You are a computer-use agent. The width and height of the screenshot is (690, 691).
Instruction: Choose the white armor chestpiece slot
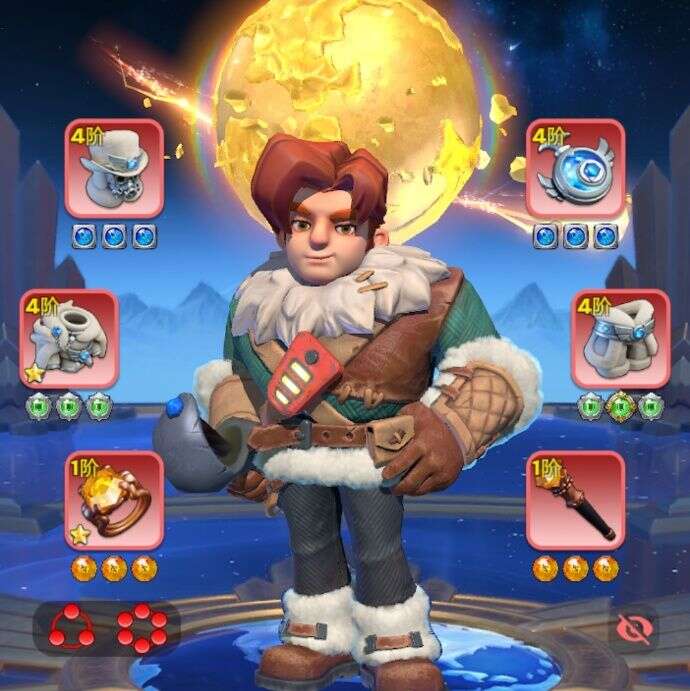click(69, 338)
